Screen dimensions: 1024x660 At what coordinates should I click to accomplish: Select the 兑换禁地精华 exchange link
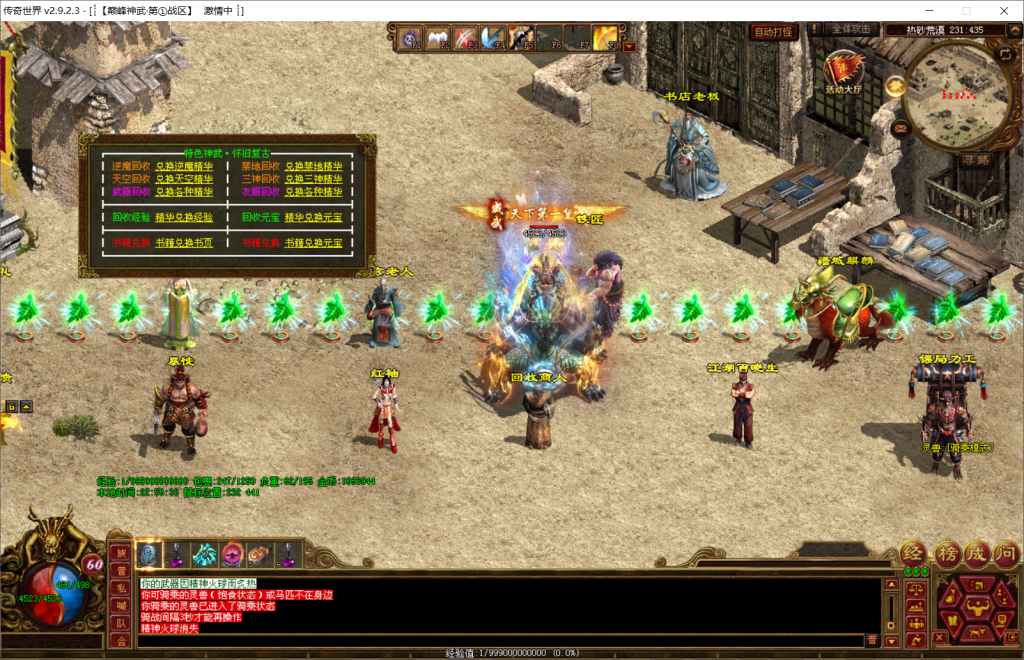click(313, 166)
